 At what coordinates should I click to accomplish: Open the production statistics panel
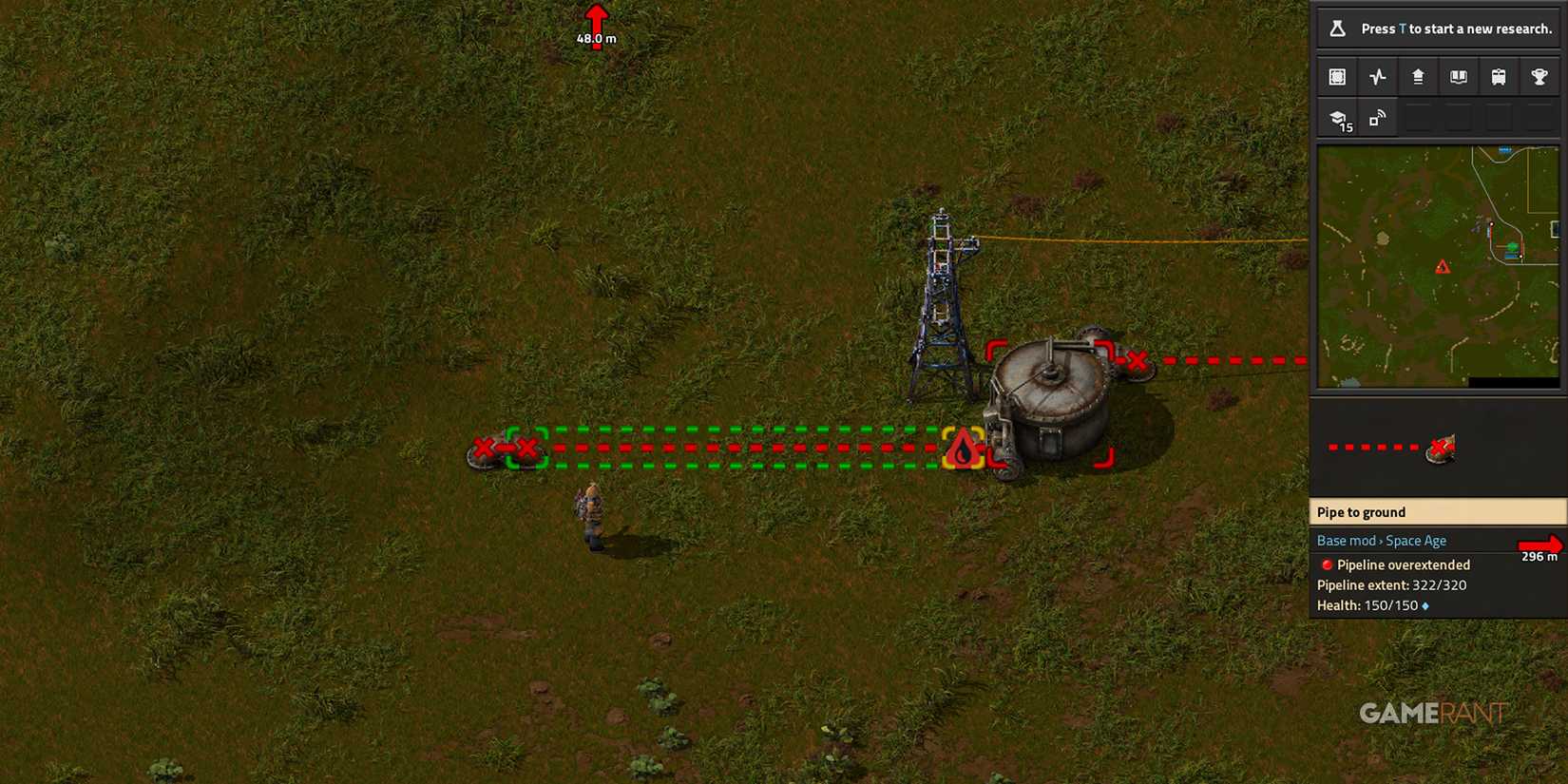pos(1377,76)
